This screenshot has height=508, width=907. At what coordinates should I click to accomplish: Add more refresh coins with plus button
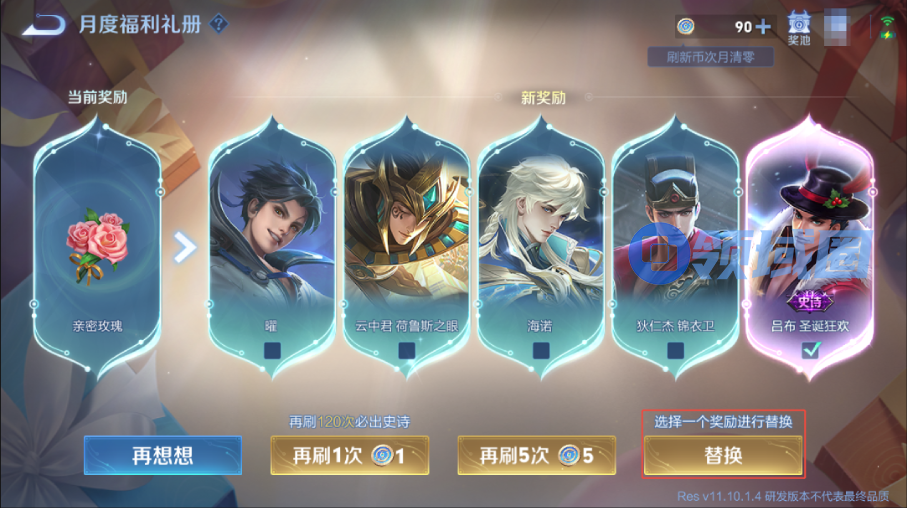(x=764, y=27)
